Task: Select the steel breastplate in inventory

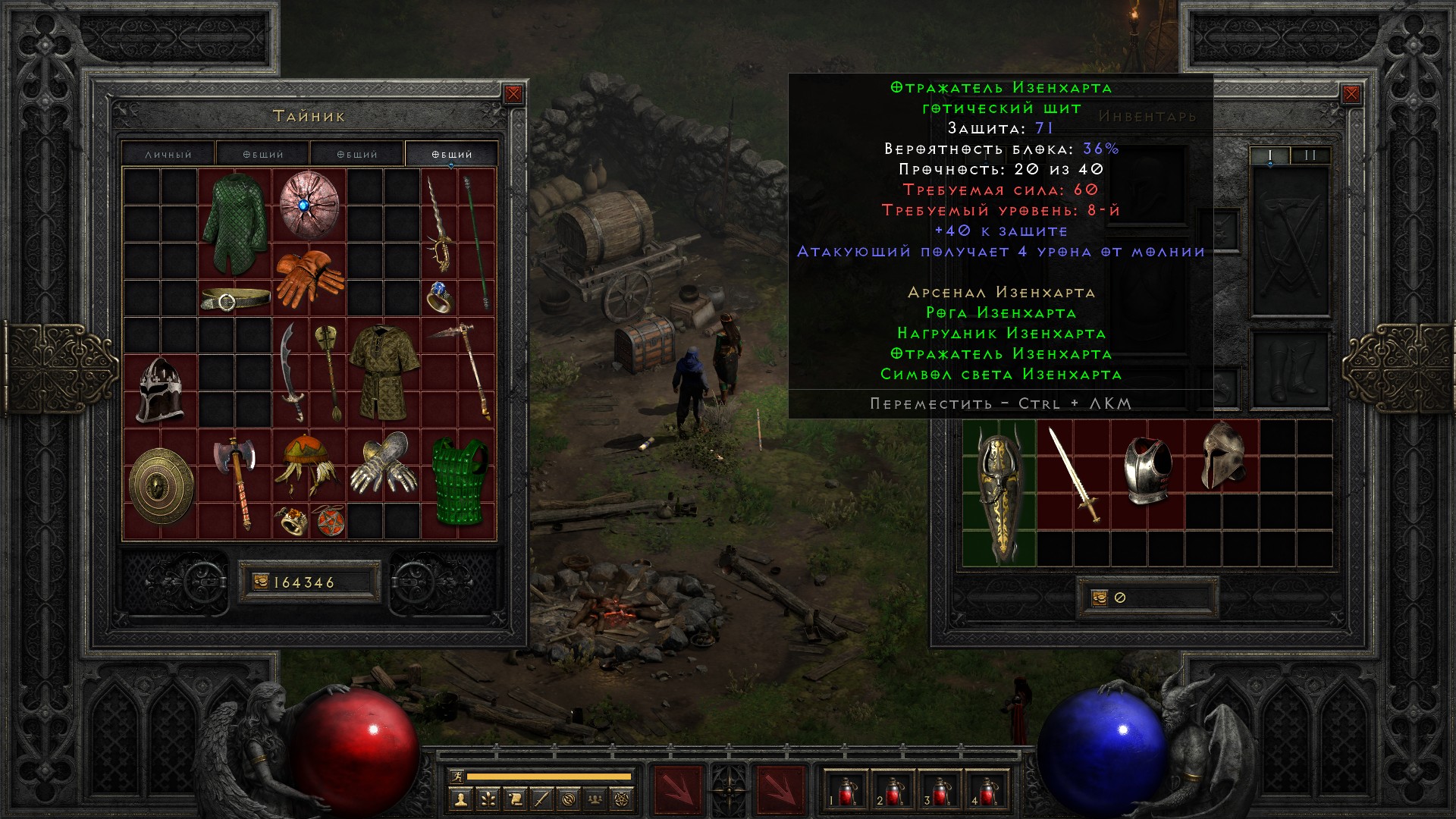Action: coord(1147,469)
